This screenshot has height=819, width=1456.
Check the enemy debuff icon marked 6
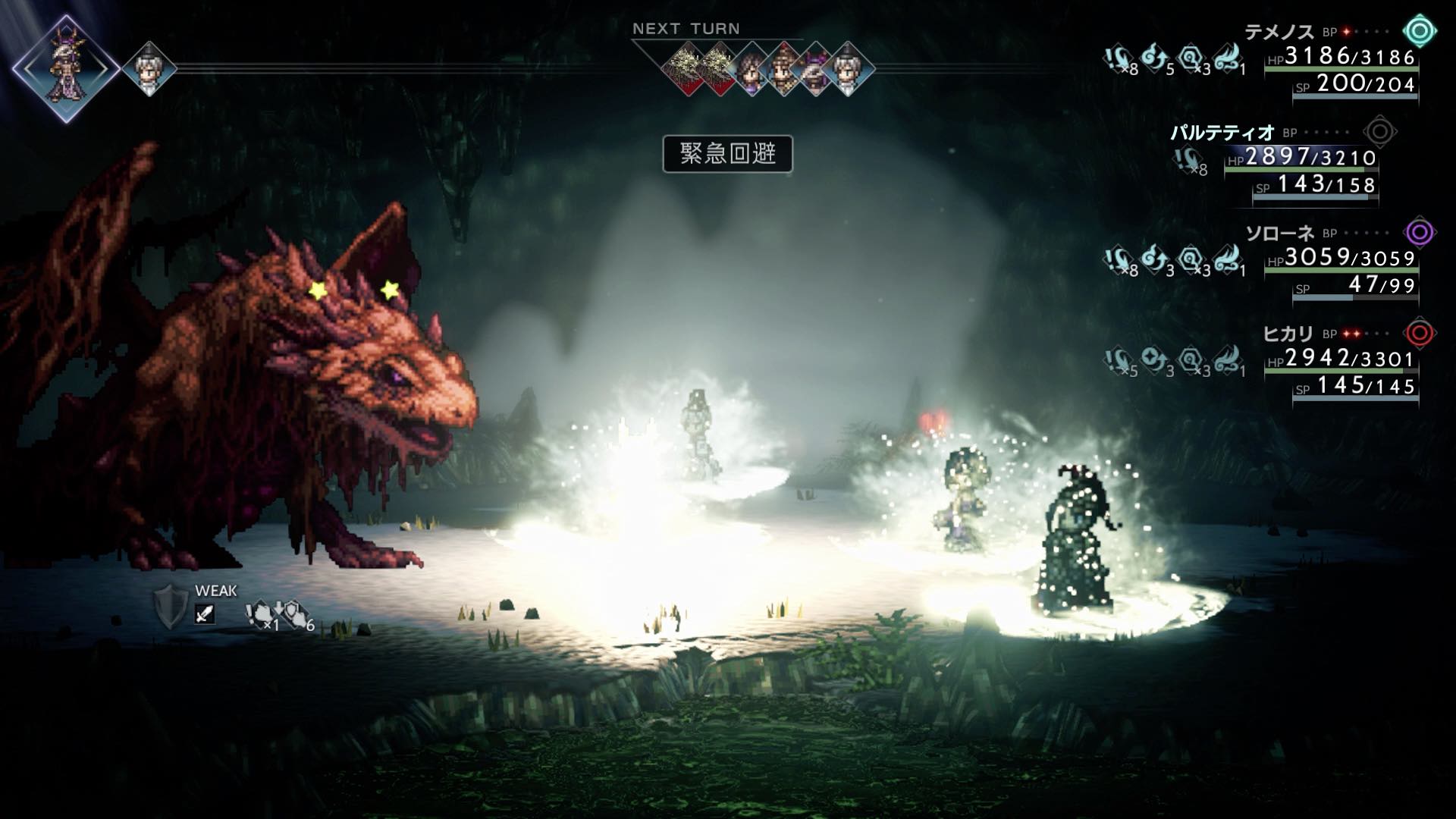[294, 614]
